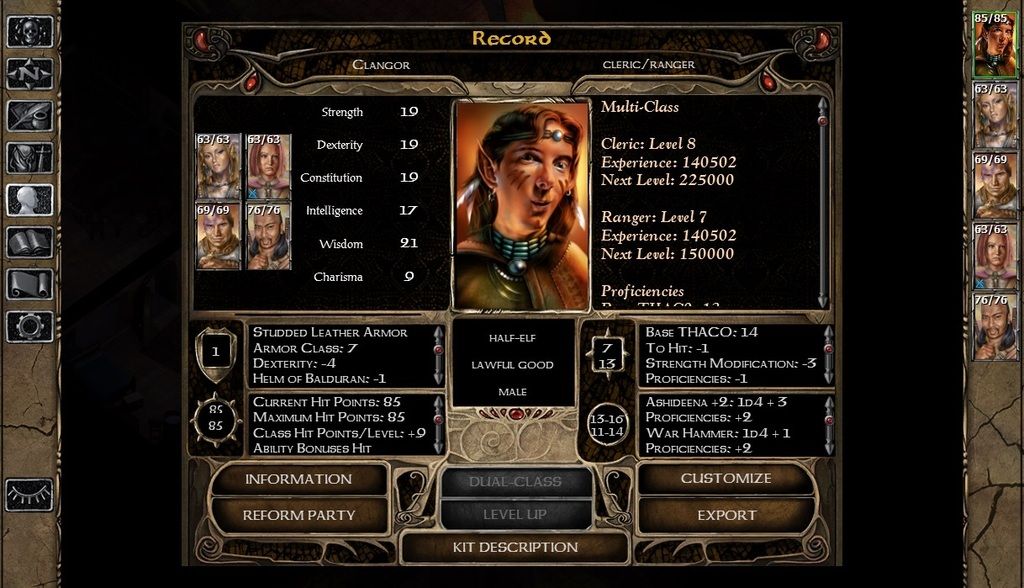
Task: Select the top party portrait with 85/85
Action: click(994, 44)
